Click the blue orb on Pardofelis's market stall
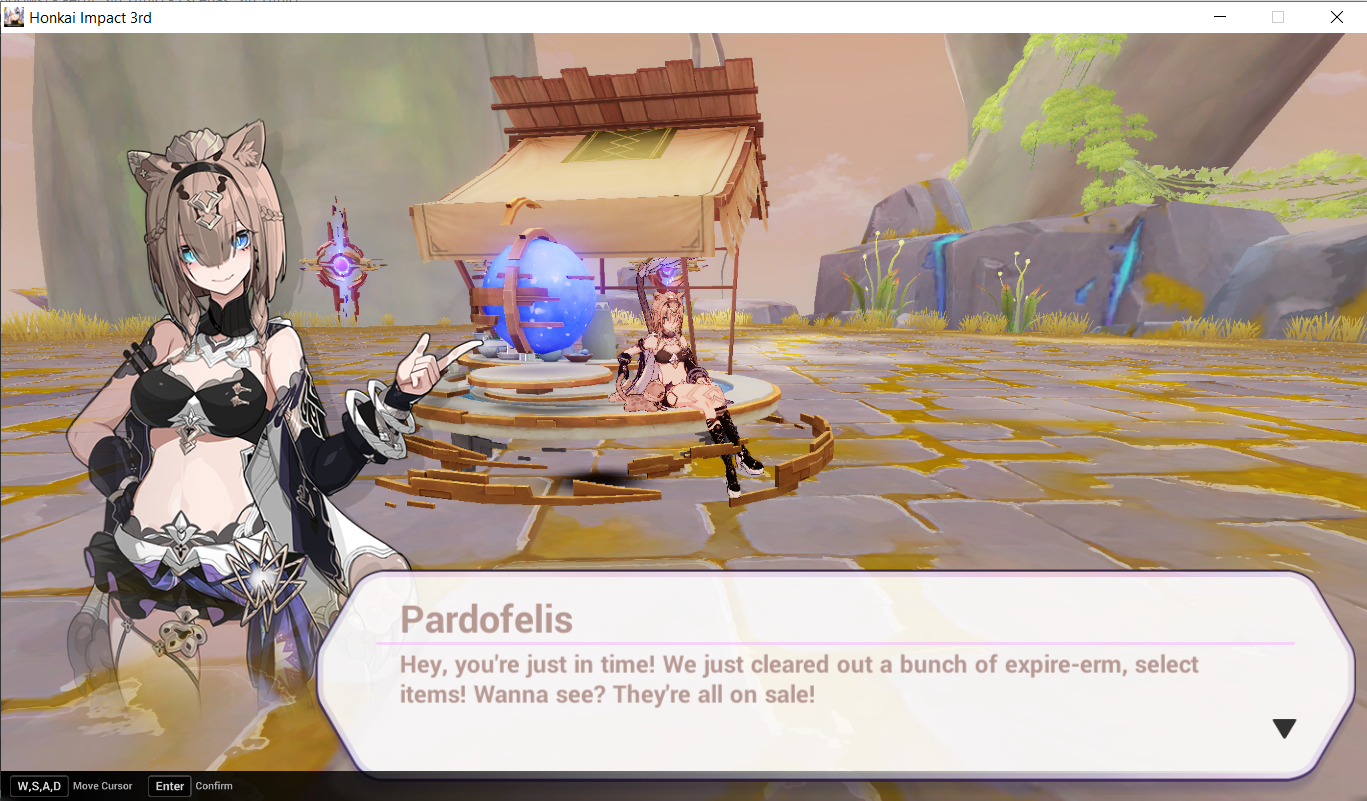 click(x=537, y=300)
